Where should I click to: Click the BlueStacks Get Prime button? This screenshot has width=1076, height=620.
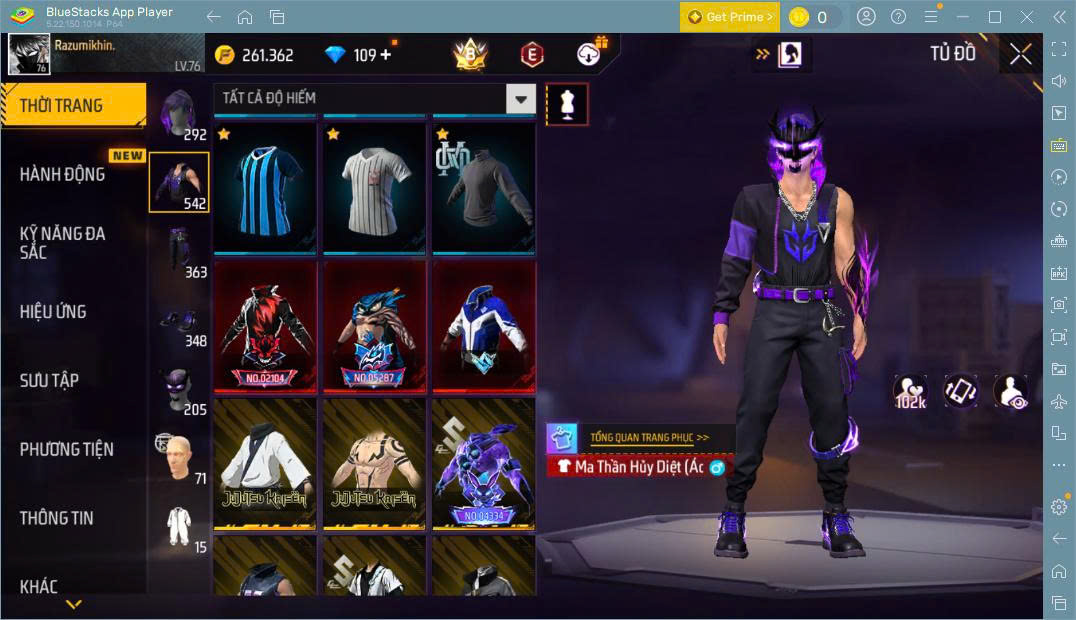point(729,17)
